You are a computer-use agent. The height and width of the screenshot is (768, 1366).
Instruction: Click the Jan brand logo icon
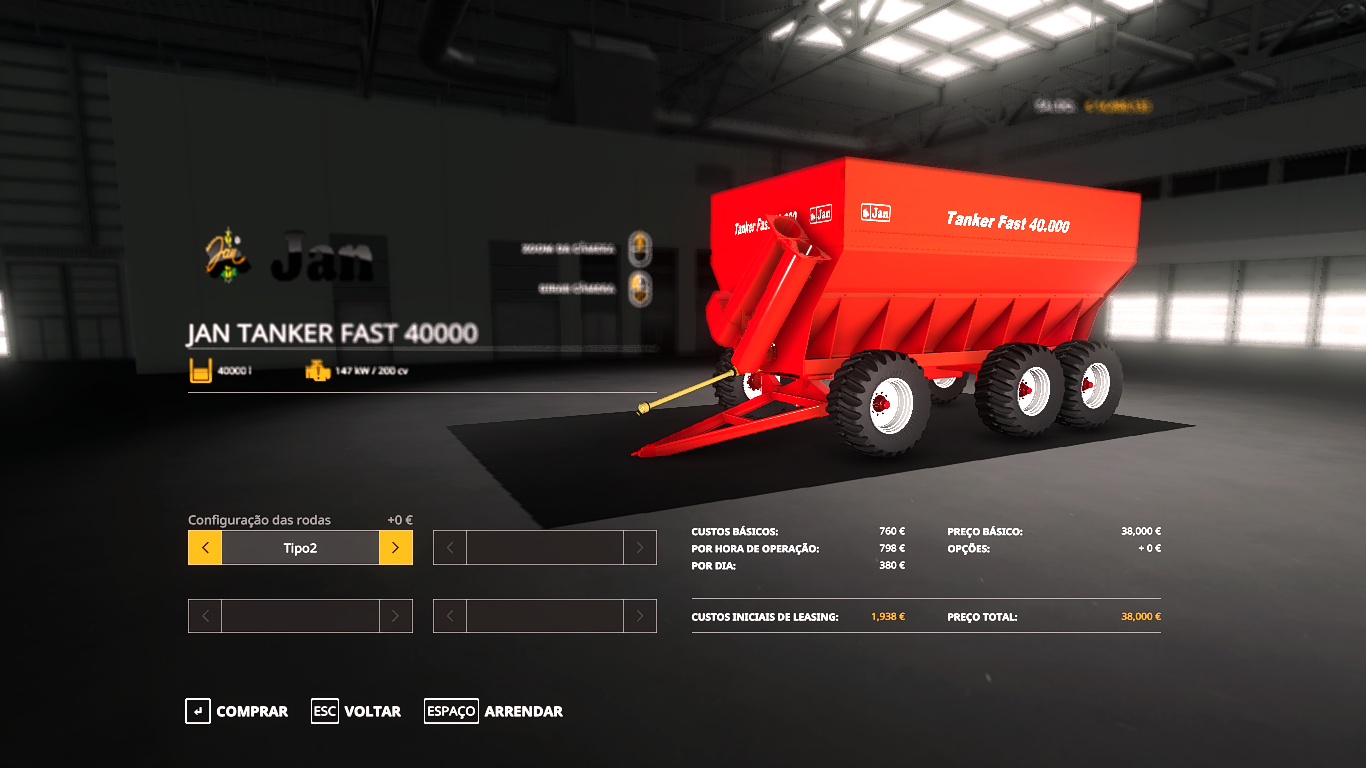pos(225,257)
